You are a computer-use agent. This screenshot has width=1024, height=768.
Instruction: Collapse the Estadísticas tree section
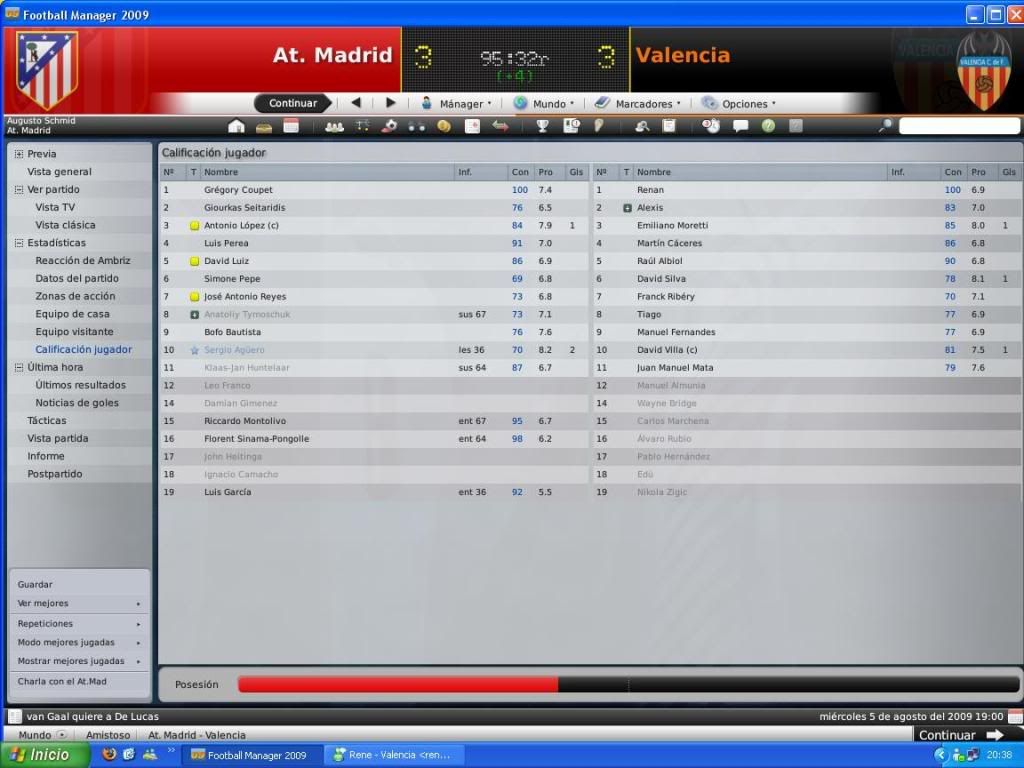[x=18, y=243]
